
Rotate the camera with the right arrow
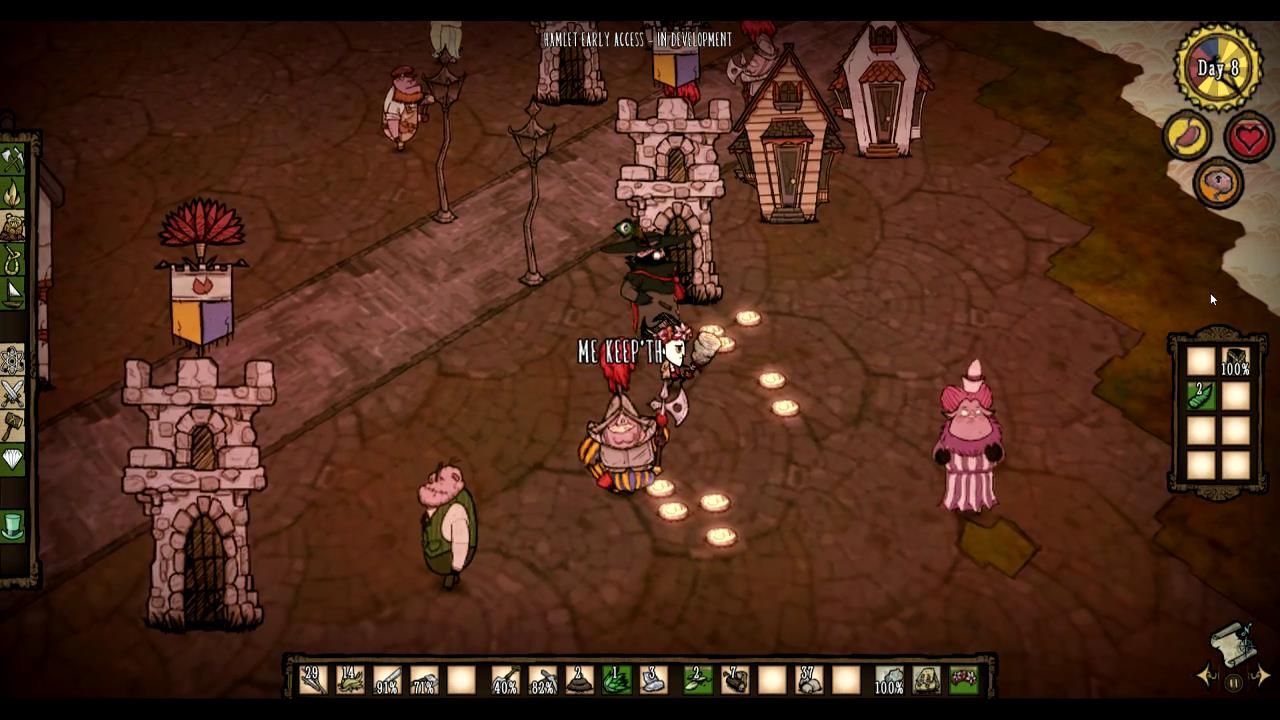coord(1263,675)
